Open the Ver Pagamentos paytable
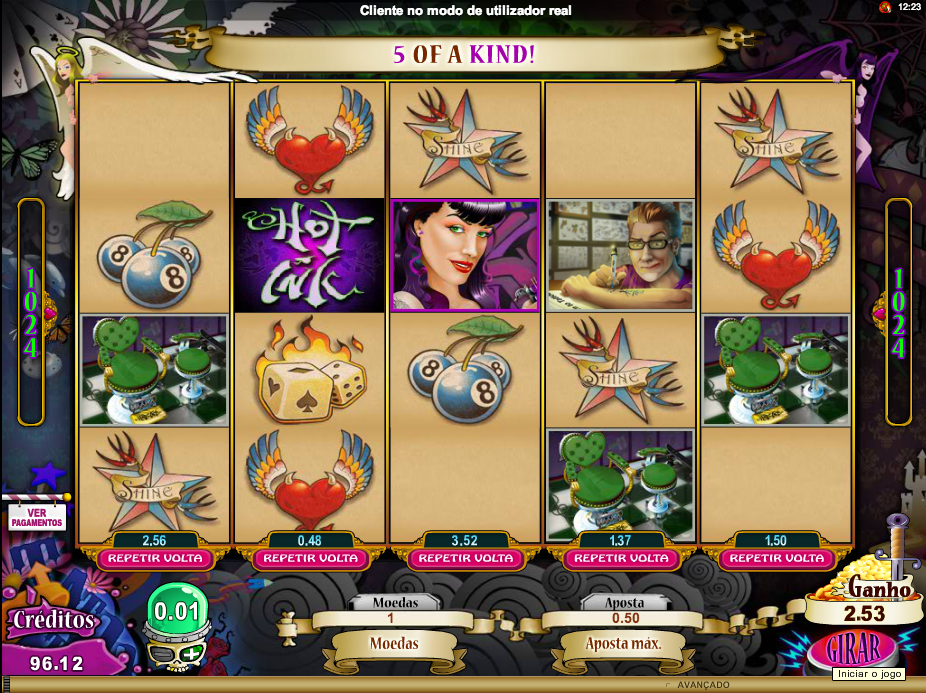The image size is (926, 693). tap(37, 516)
